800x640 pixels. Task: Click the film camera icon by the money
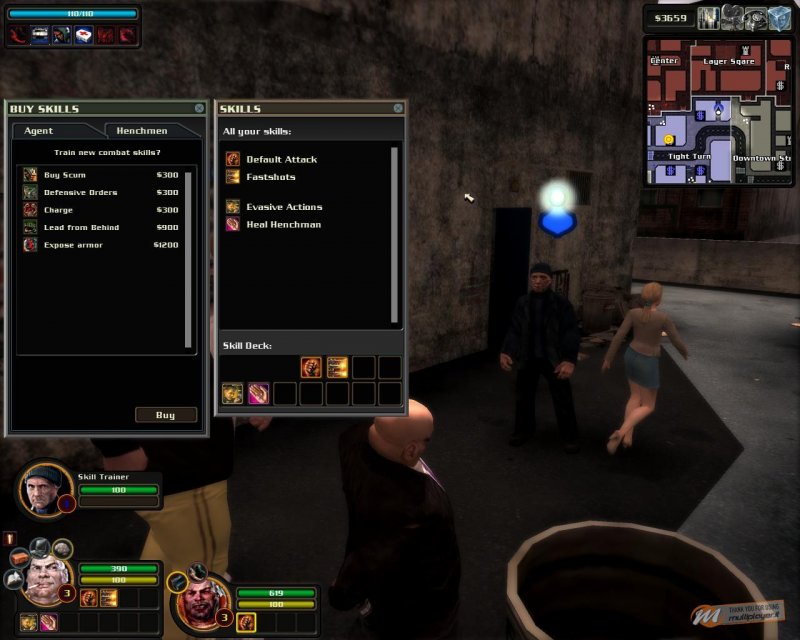(x=734, y=18)
